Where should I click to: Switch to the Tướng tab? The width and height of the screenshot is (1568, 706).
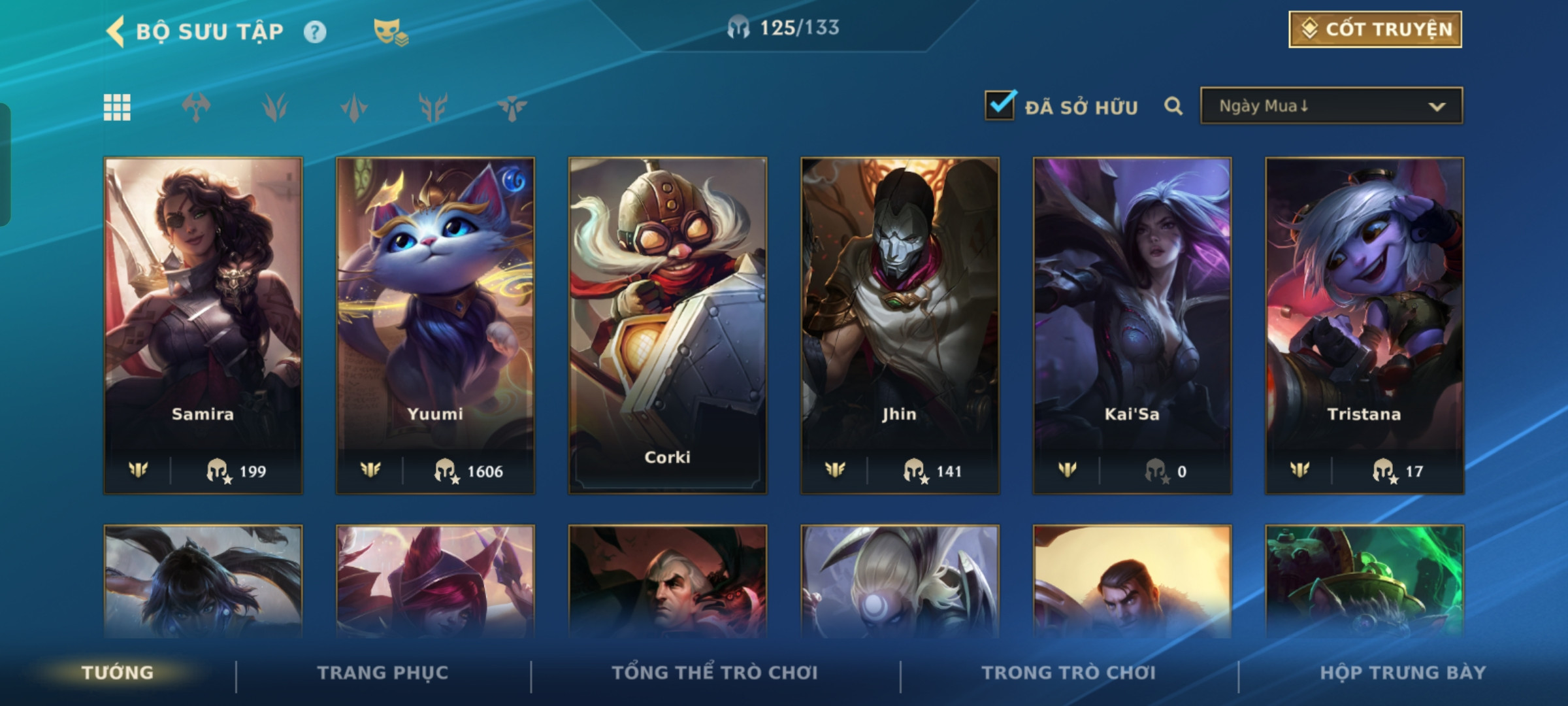click(x=118, y=673)
